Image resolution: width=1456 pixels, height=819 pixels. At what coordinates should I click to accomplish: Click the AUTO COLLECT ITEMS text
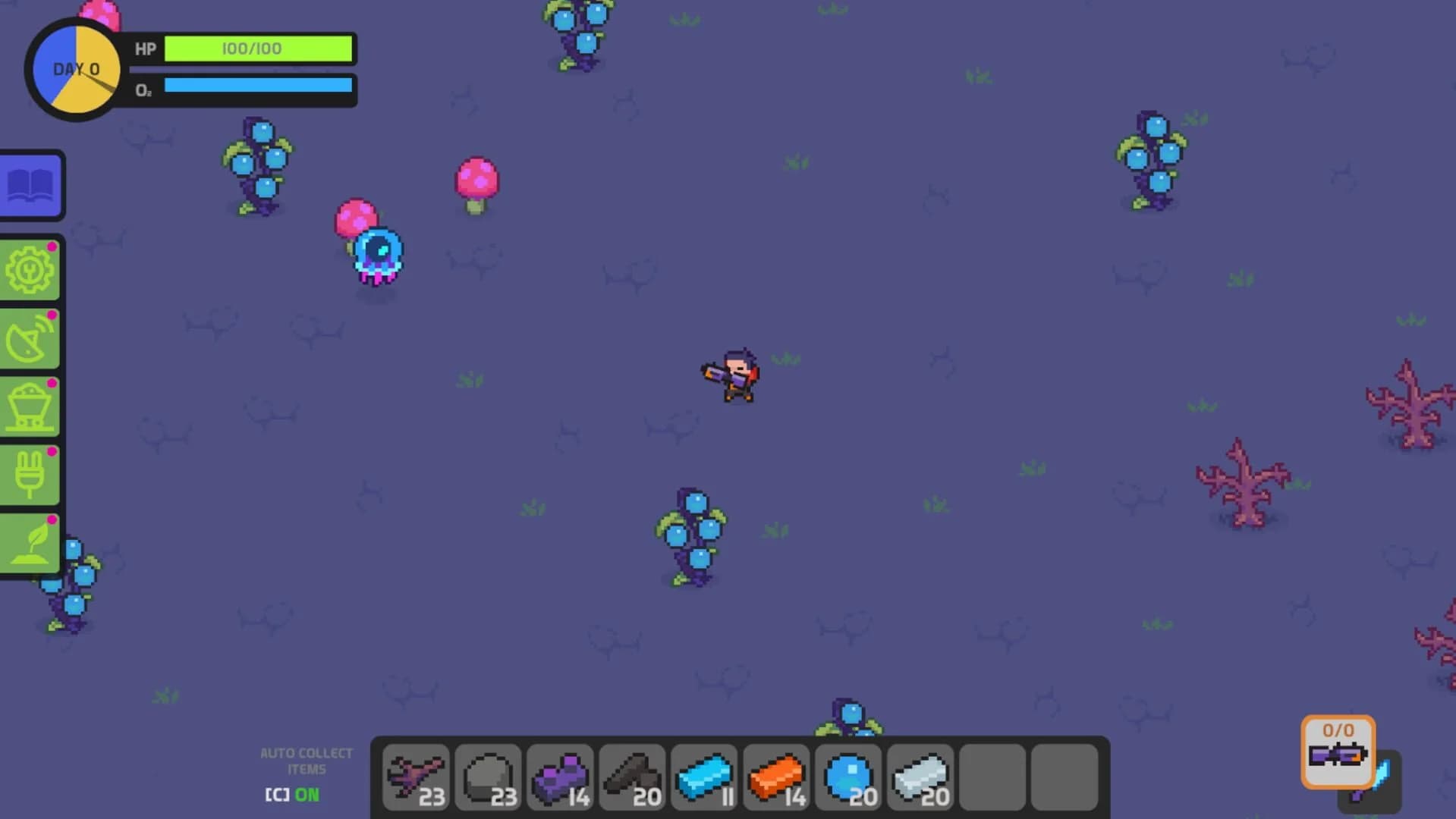point(307,760)
